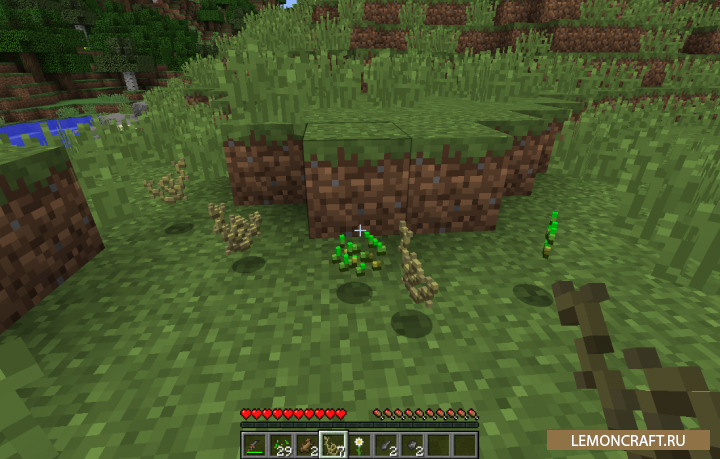Viewport: 720px width, 459px height.
Task: Select the tool slot with green durability bar
Action: coord(253,444)
